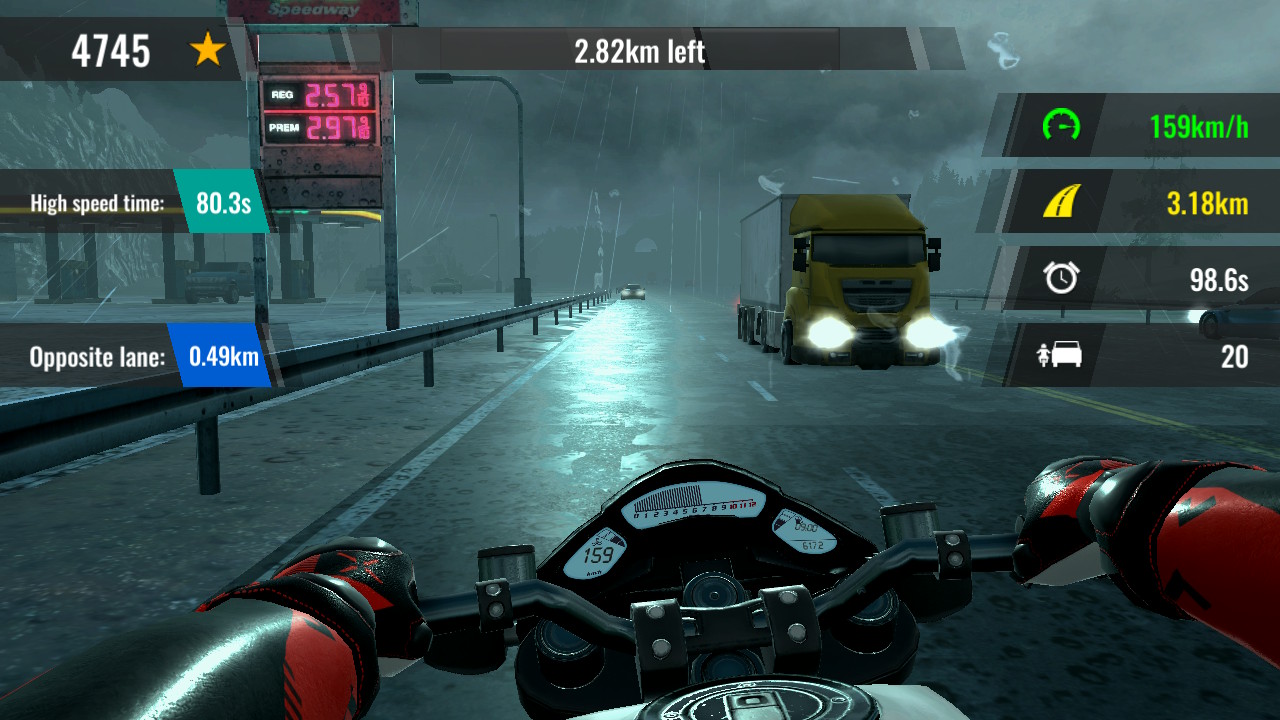Click the green speedometer icon
The image size is (1280, 720).
point(1062,128)
